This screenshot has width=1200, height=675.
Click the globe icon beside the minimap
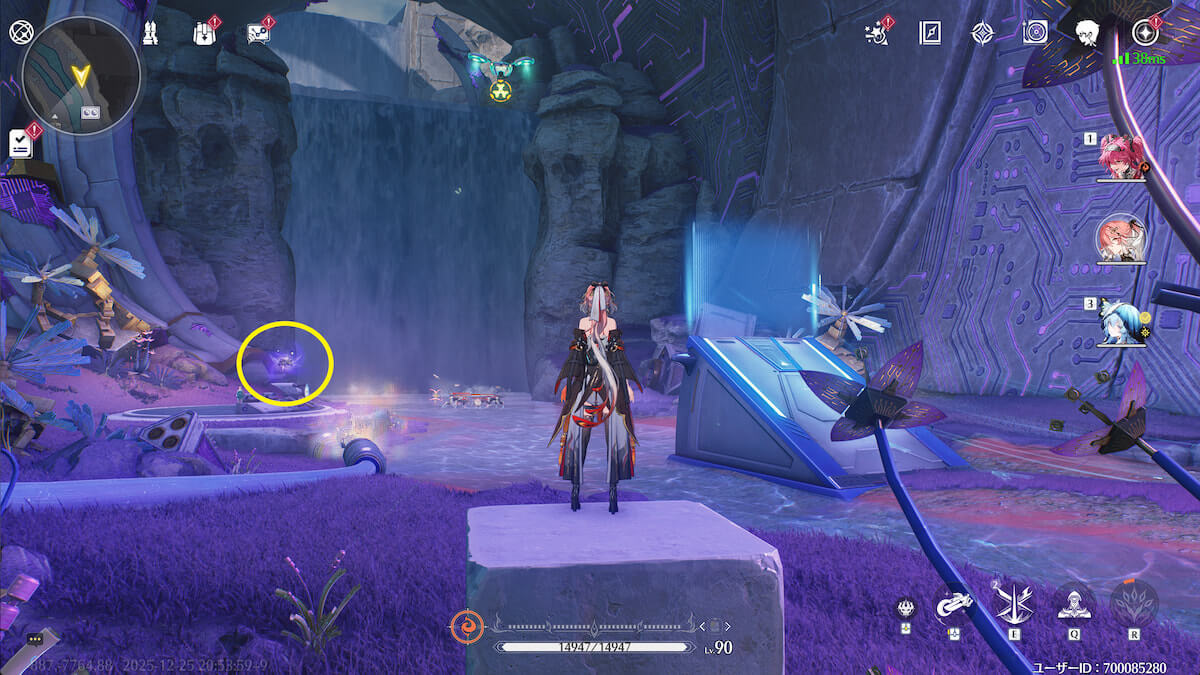(x=20, y=31)
